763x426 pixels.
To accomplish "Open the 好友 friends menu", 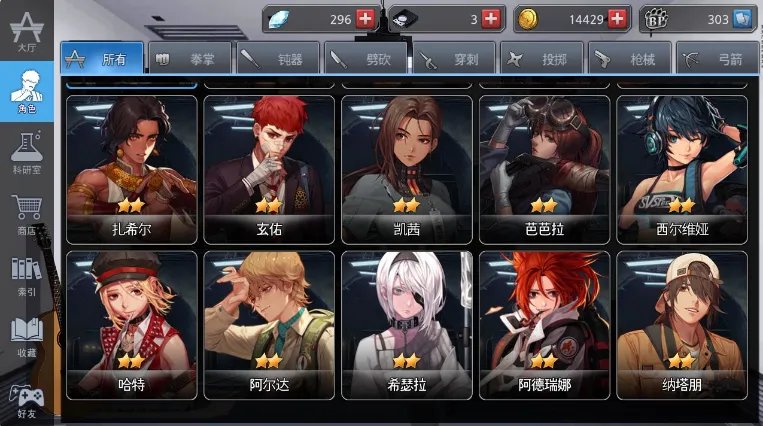I will click(26, 398).
